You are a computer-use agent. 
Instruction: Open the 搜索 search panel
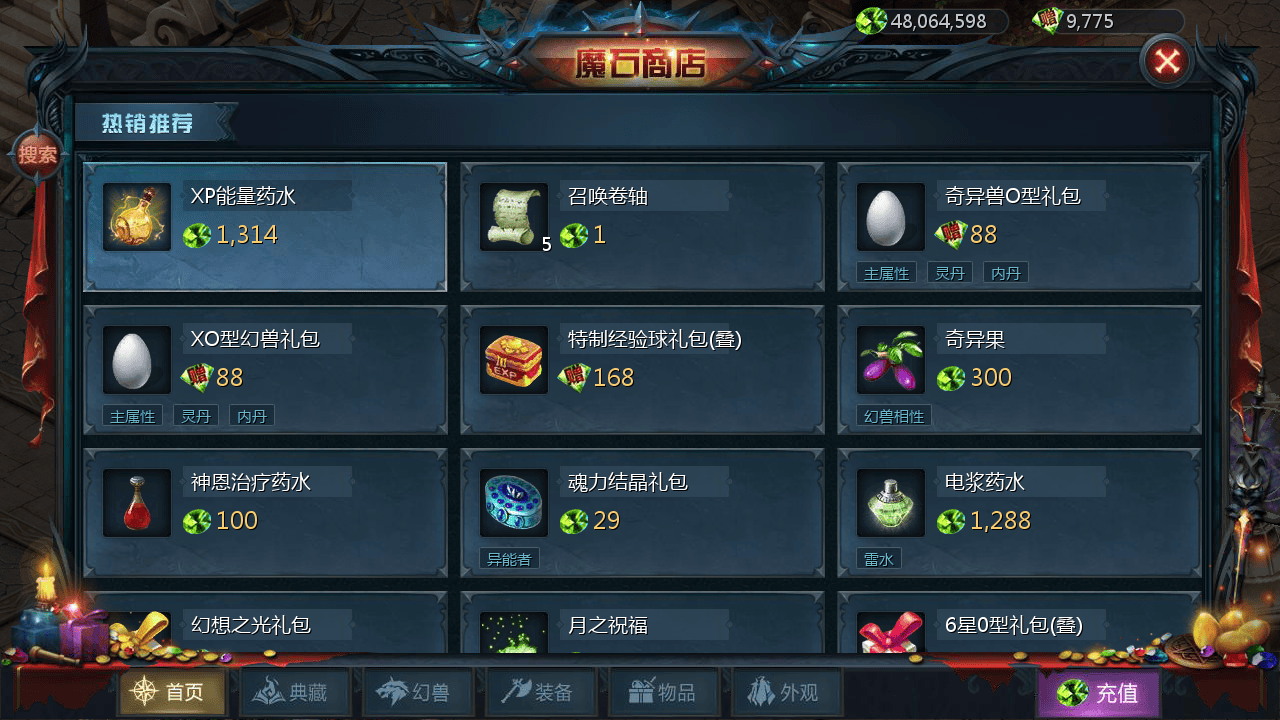point(38,156)
